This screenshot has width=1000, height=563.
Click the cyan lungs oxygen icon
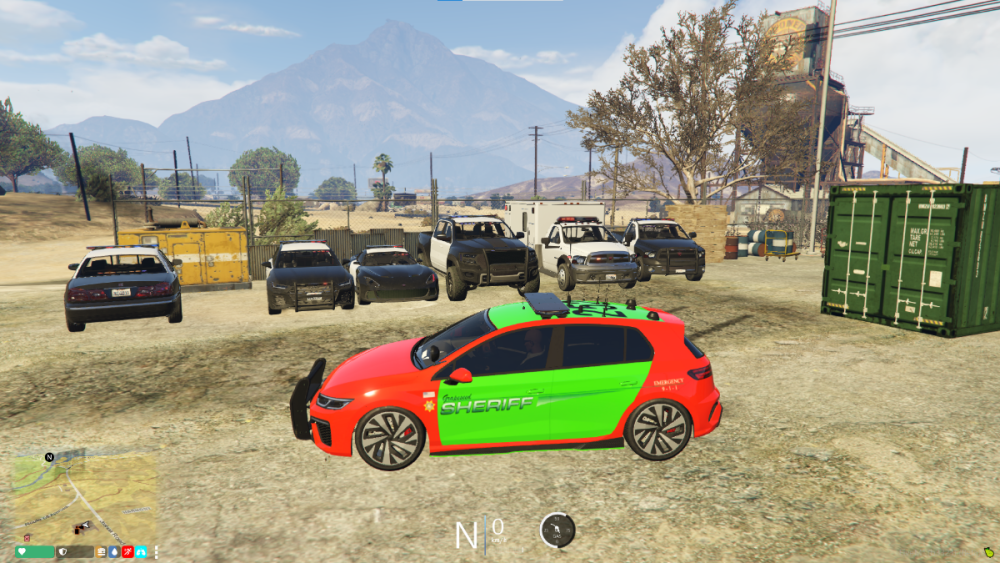(141, 552)
